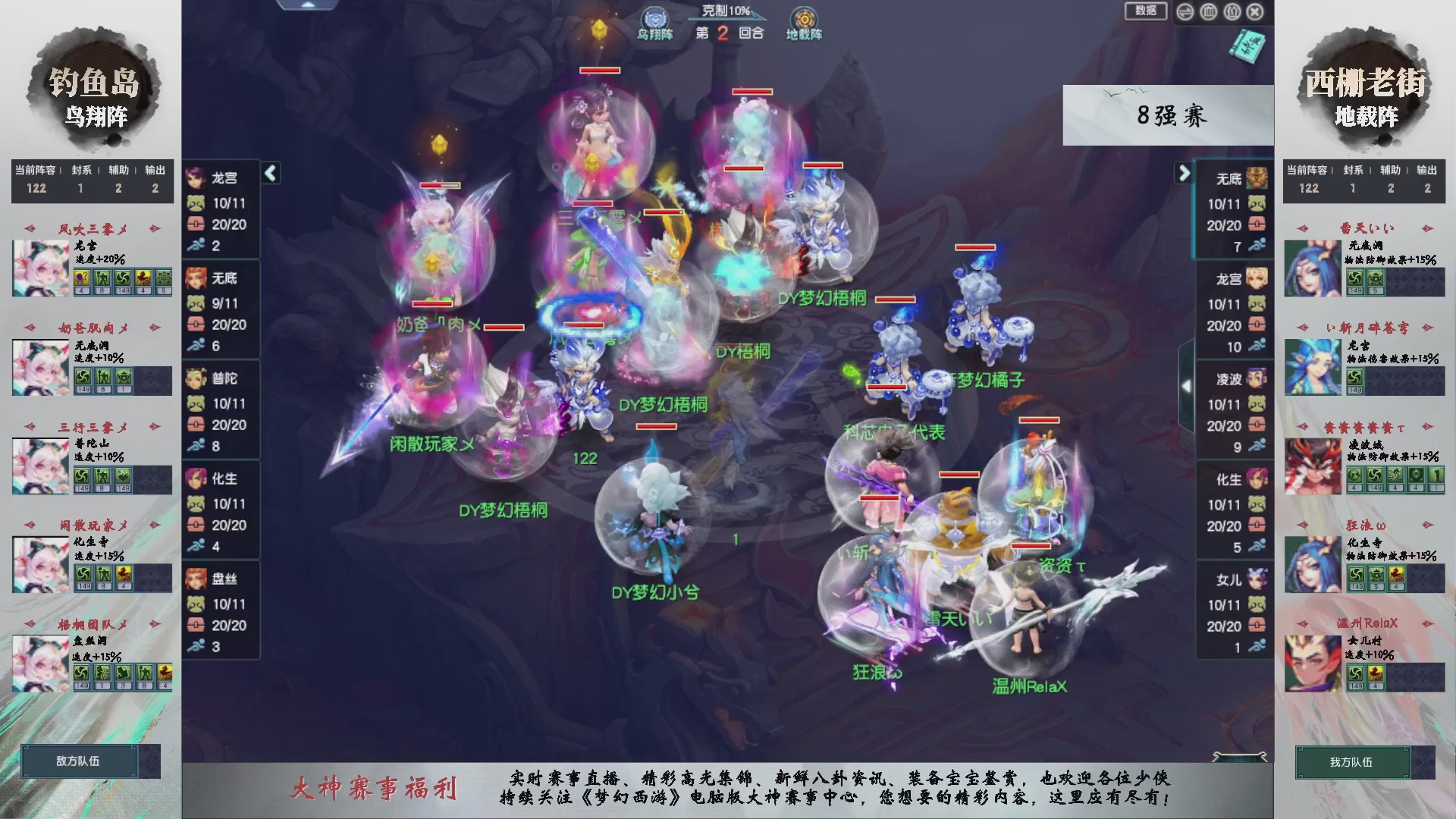This screenshot has height=819, width=1456.
Task: Expand the chevron on the right battlefield edge
Action: [x=1187, y=384]
